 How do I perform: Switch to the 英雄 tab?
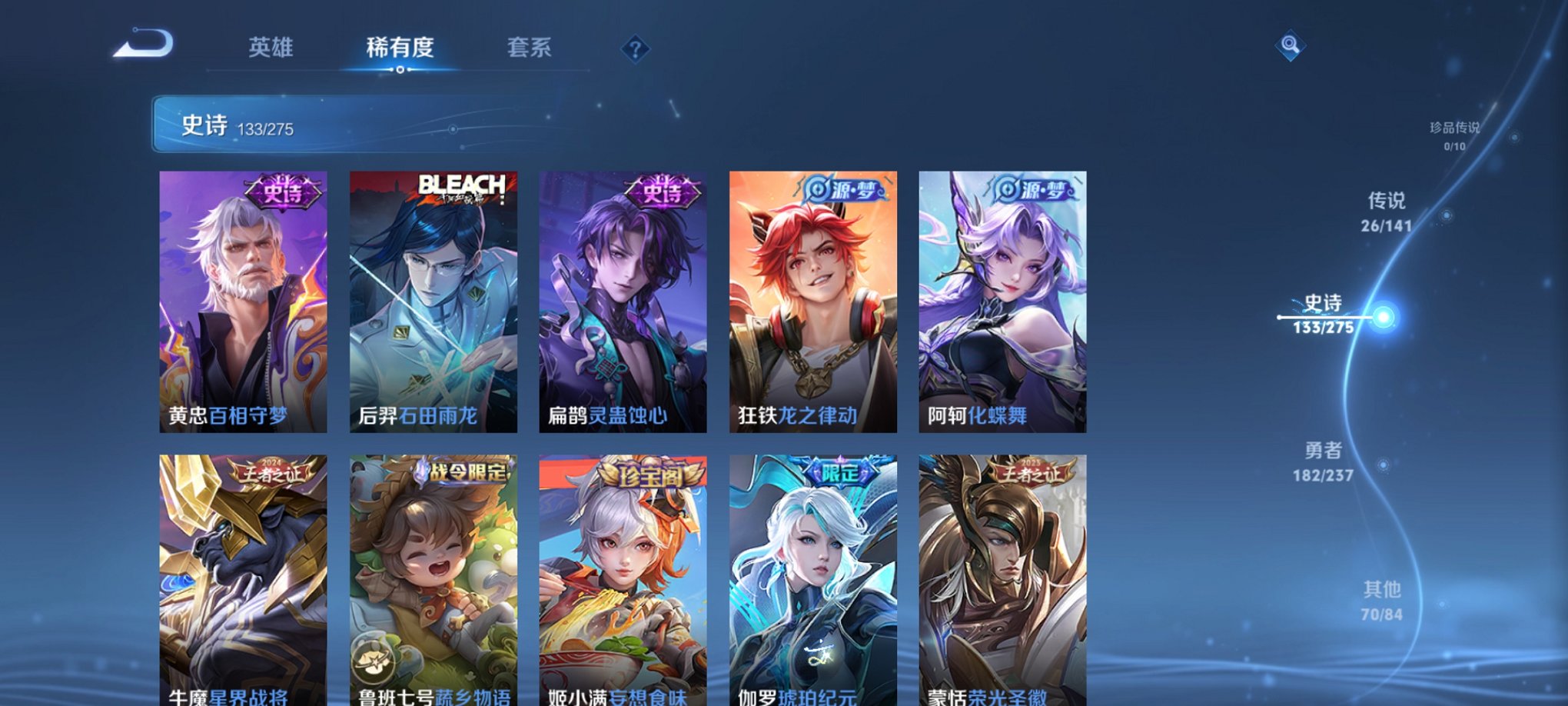(271, 48)
